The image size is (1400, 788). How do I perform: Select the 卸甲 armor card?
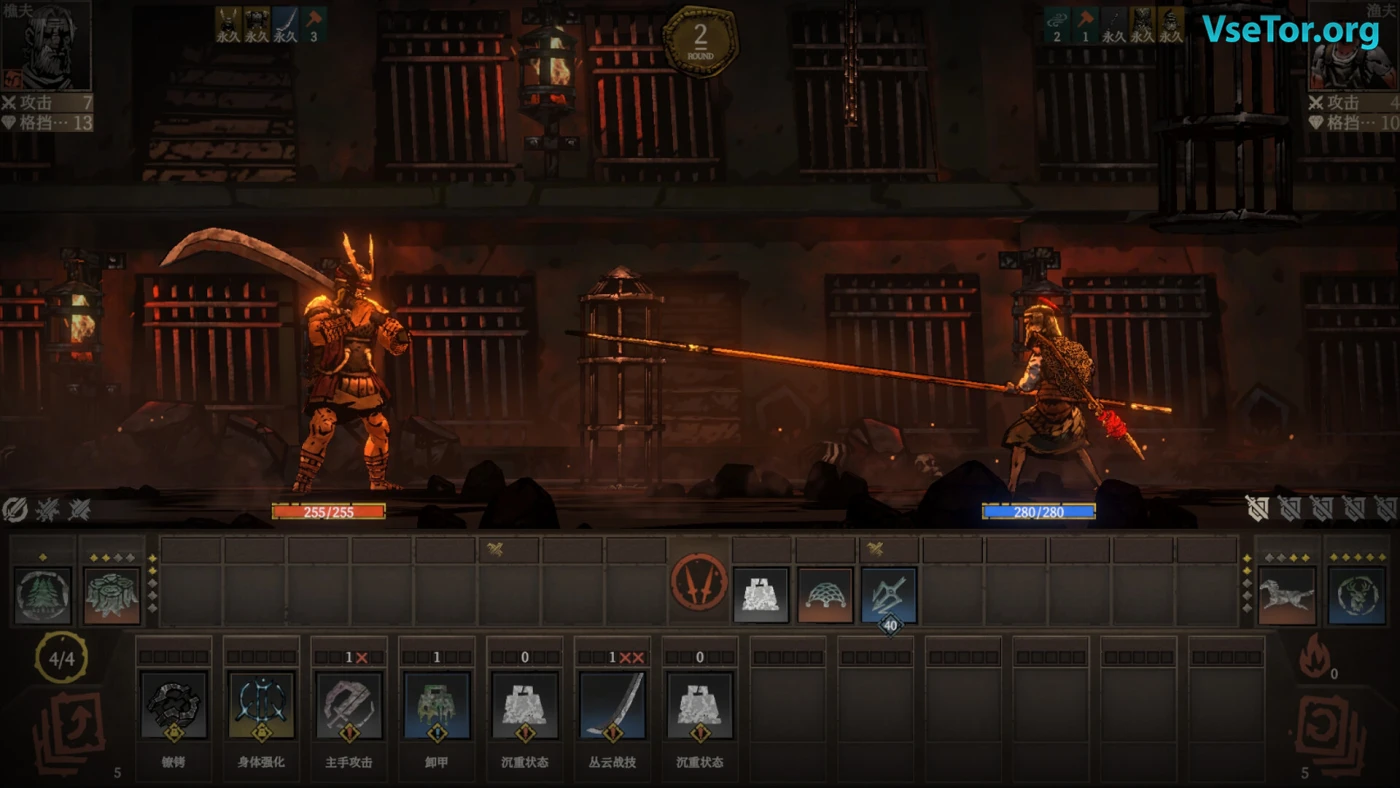pos(437,705)
